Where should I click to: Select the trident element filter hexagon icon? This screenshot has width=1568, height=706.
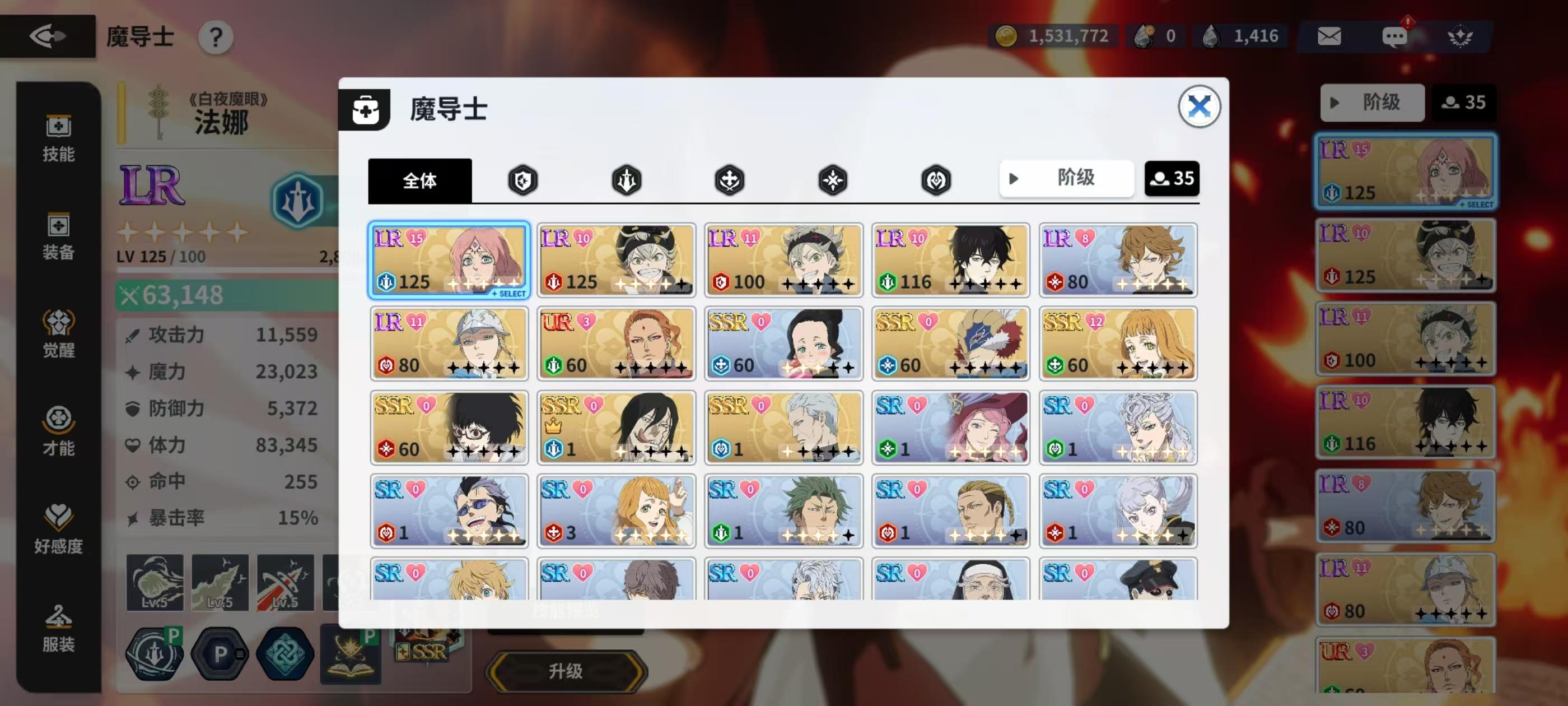[626, 180]
